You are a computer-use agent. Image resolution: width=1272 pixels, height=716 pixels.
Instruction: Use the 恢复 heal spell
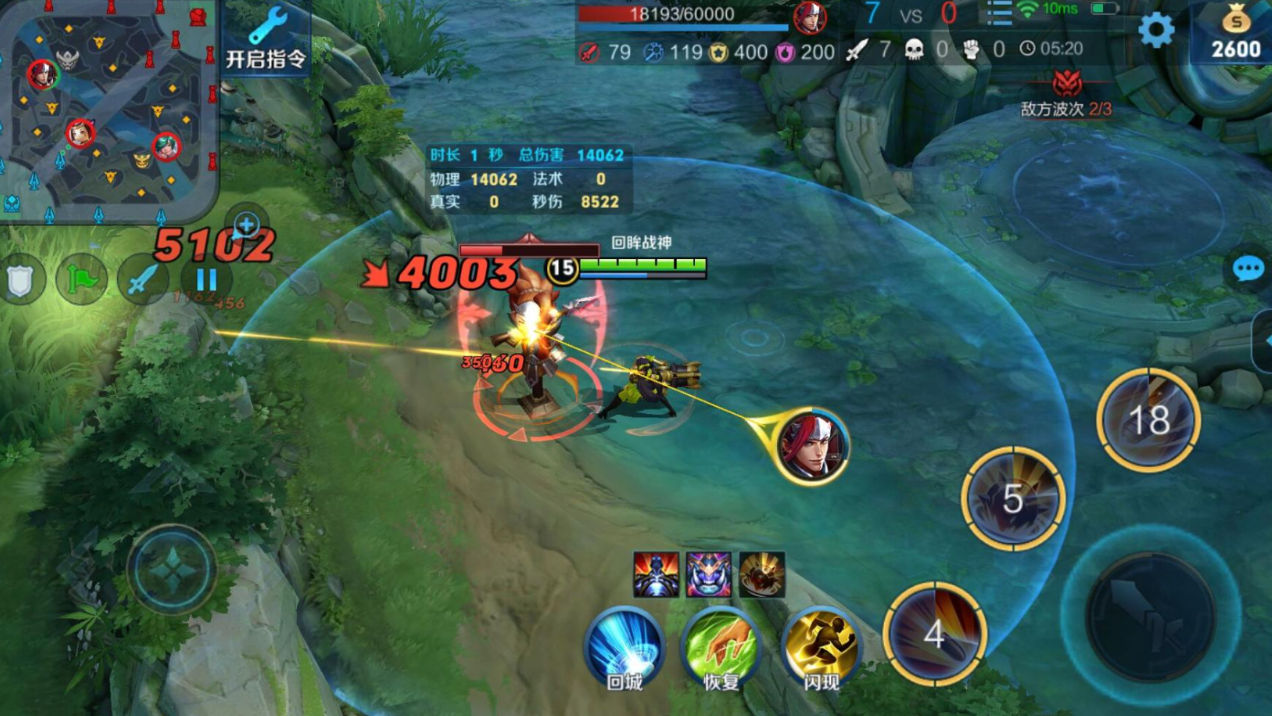(720, 647)
